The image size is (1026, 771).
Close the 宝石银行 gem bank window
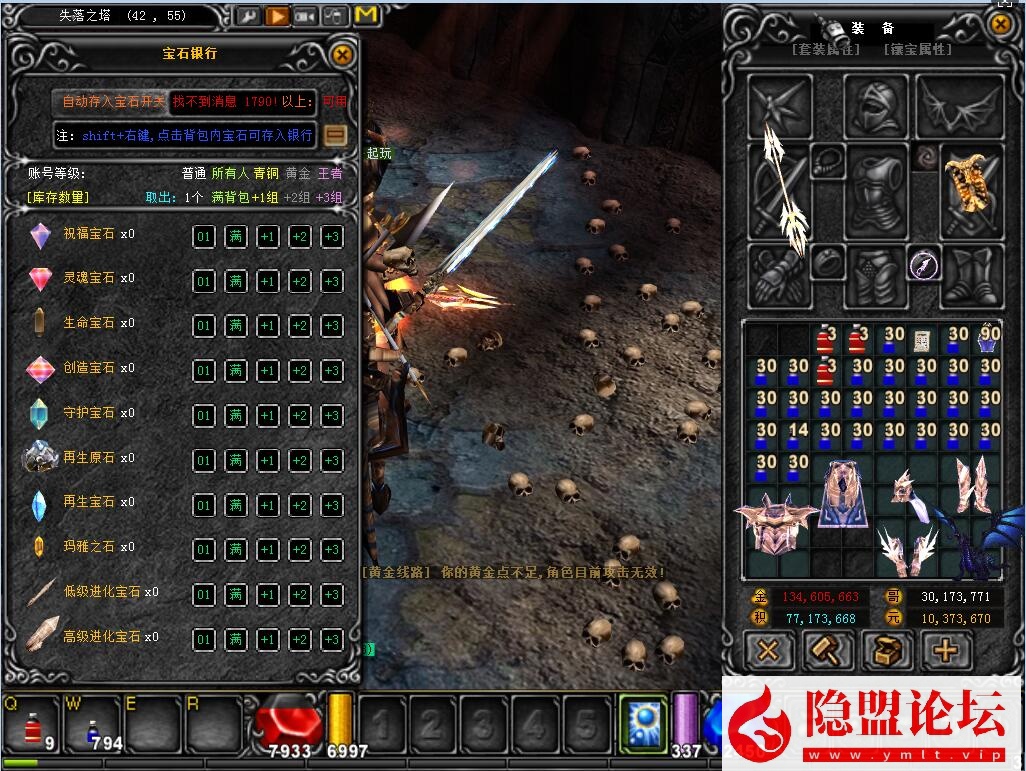coord(342,55)
